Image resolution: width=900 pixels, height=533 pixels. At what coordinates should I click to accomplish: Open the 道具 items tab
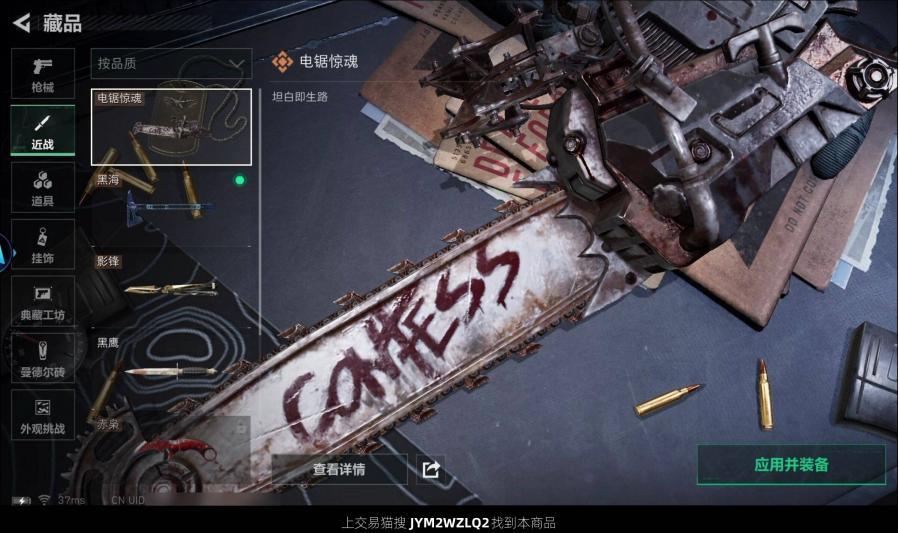[42, 187]
